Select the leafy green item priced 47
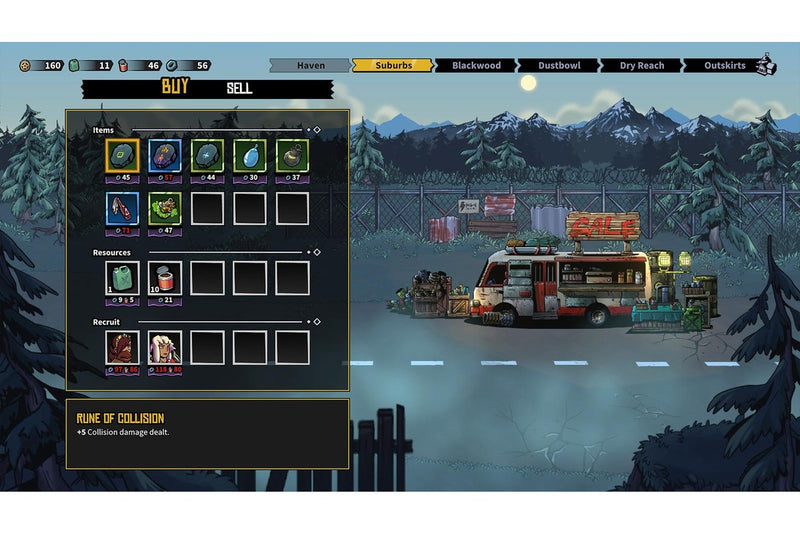The height and width of the screenshot is (533, 800). click(165, 208)
